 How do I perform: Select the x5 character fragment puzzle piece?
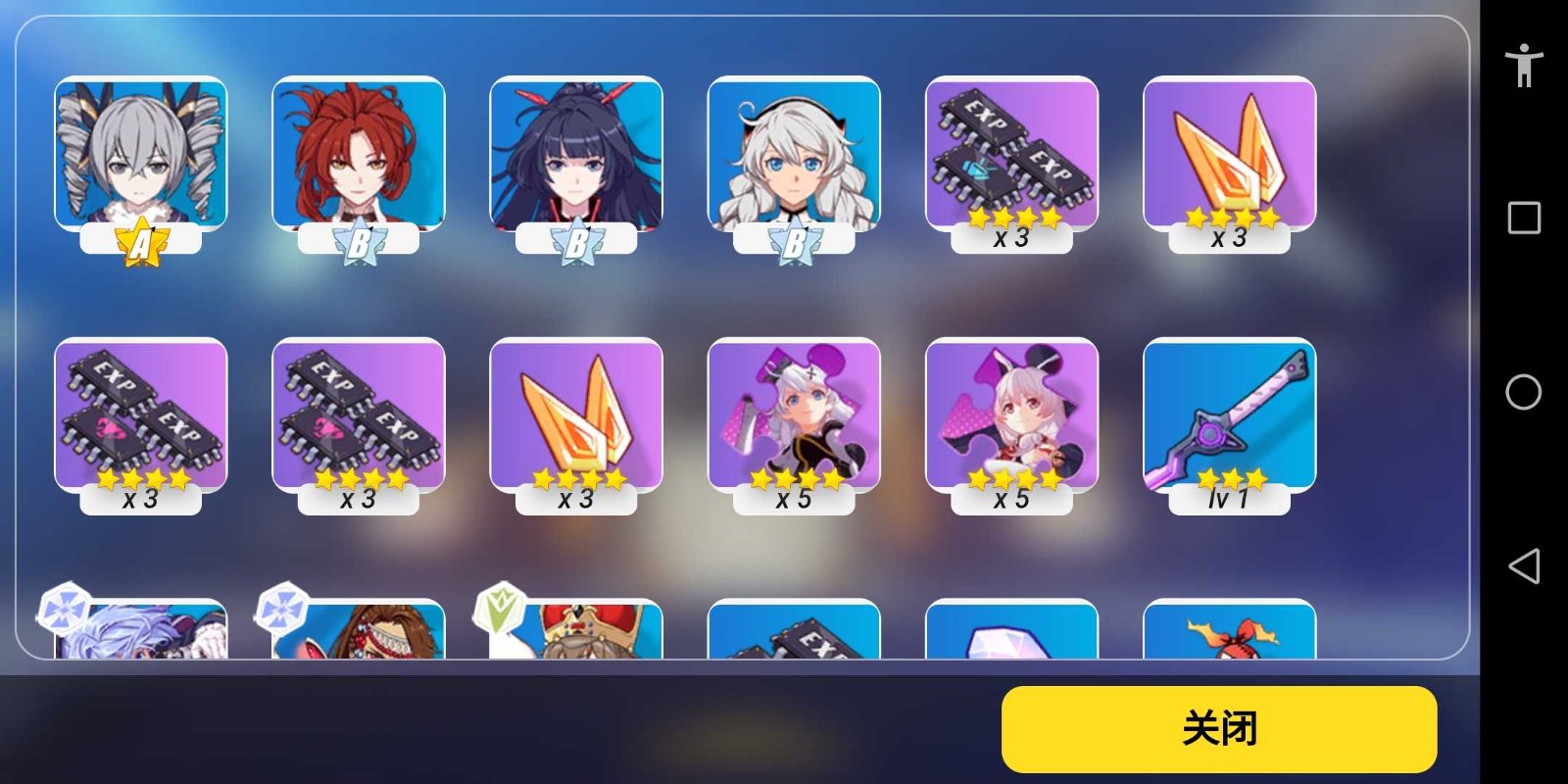click(794, 421)
